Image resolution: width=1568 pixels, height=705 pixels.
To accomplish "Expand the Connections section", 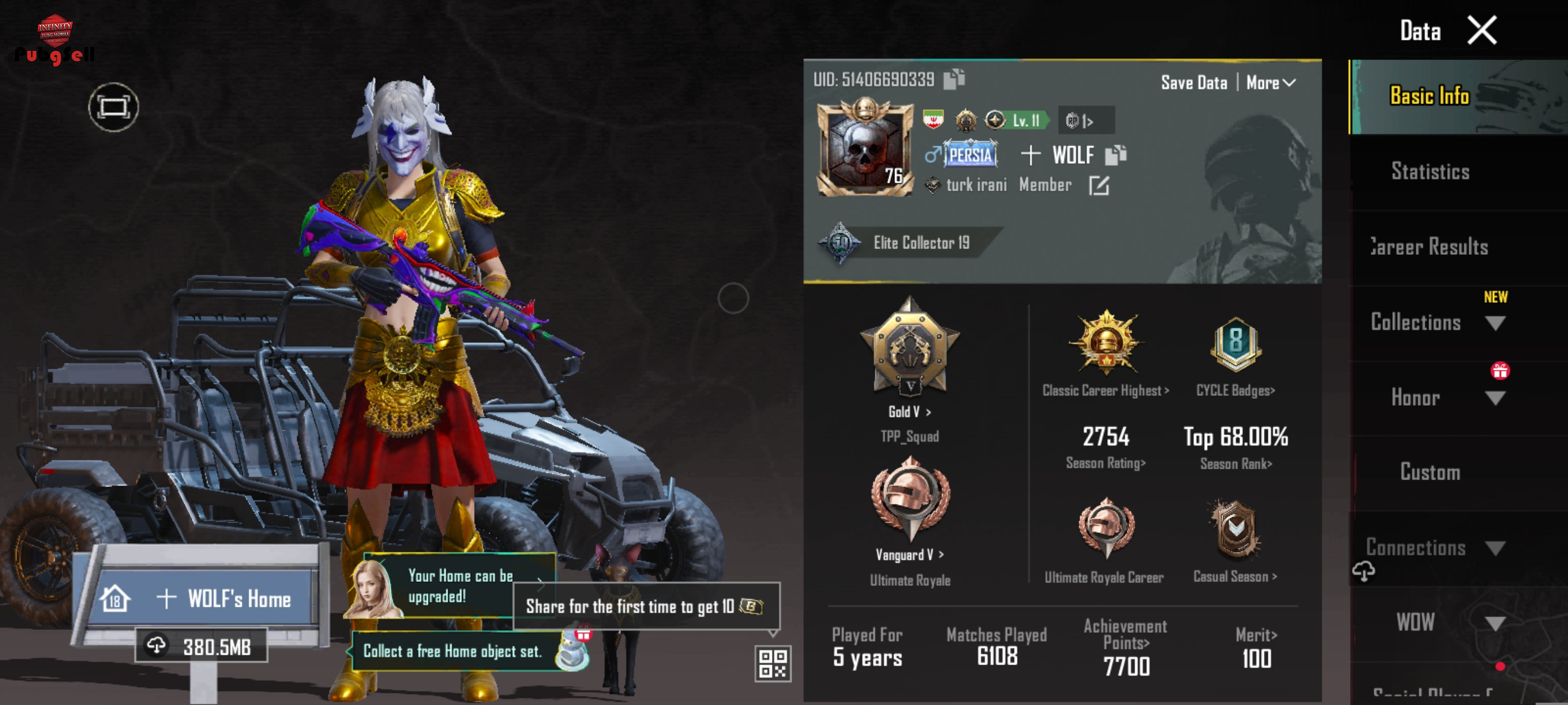I will (x=1495, y=548).
